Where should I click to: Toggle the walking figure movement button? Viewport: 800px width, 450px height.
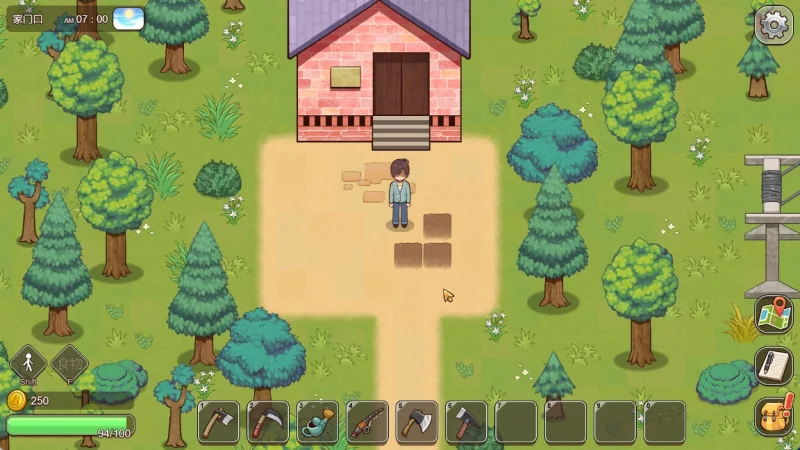coord(28,364)
